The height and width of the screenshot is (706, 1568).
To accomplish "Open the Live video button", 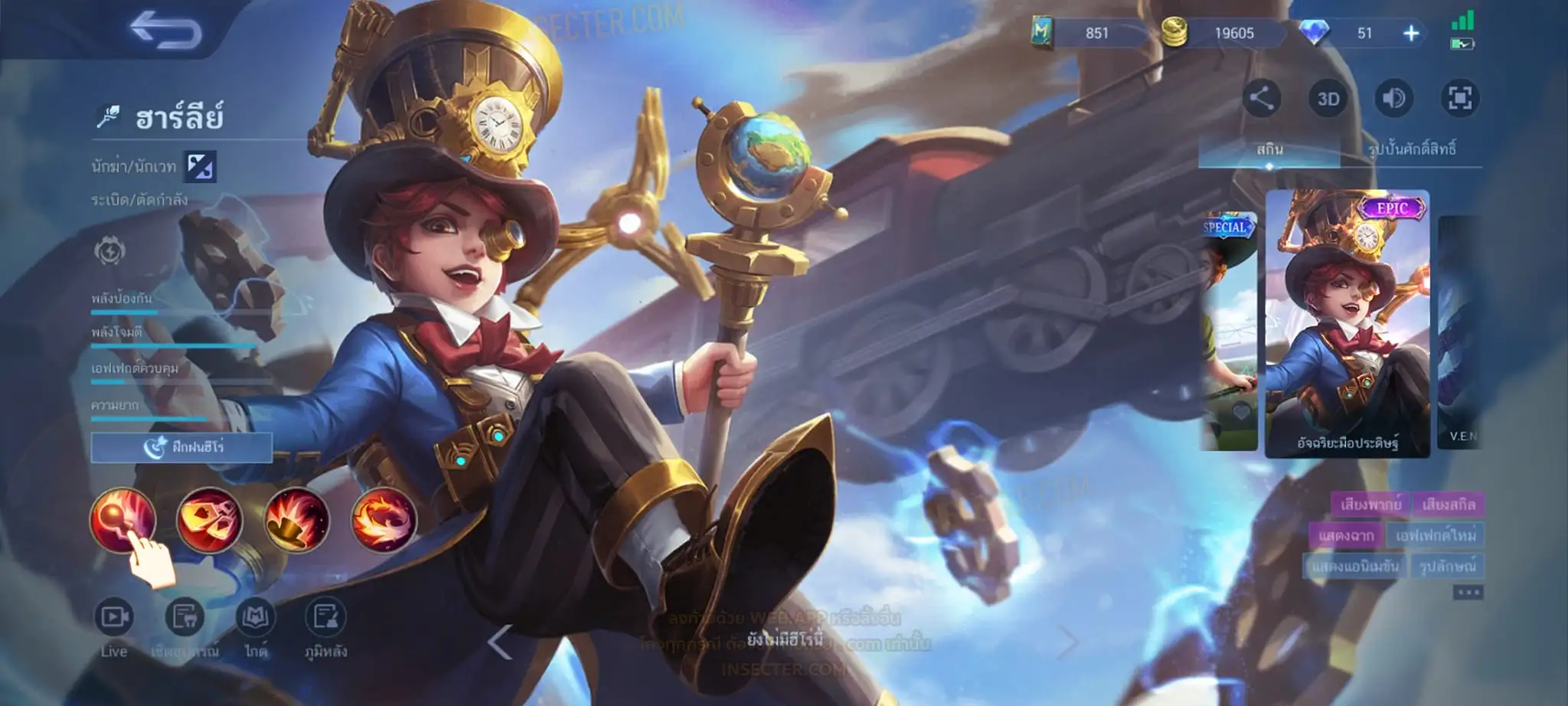I will click(x=114, y=617).
